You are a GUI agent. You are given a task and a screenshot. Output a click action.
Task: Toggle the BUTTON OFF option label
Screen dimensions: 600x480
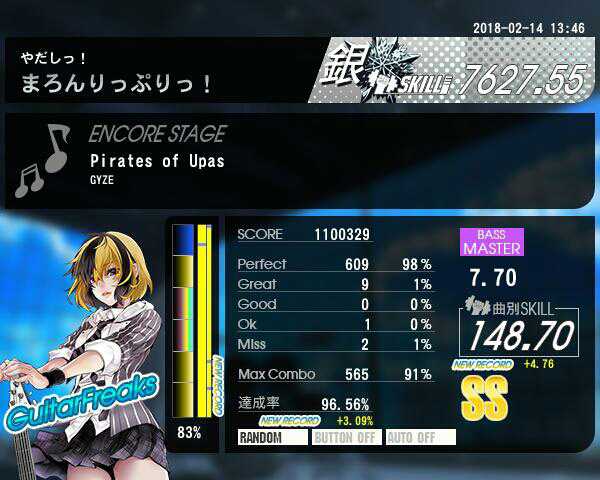346,437
